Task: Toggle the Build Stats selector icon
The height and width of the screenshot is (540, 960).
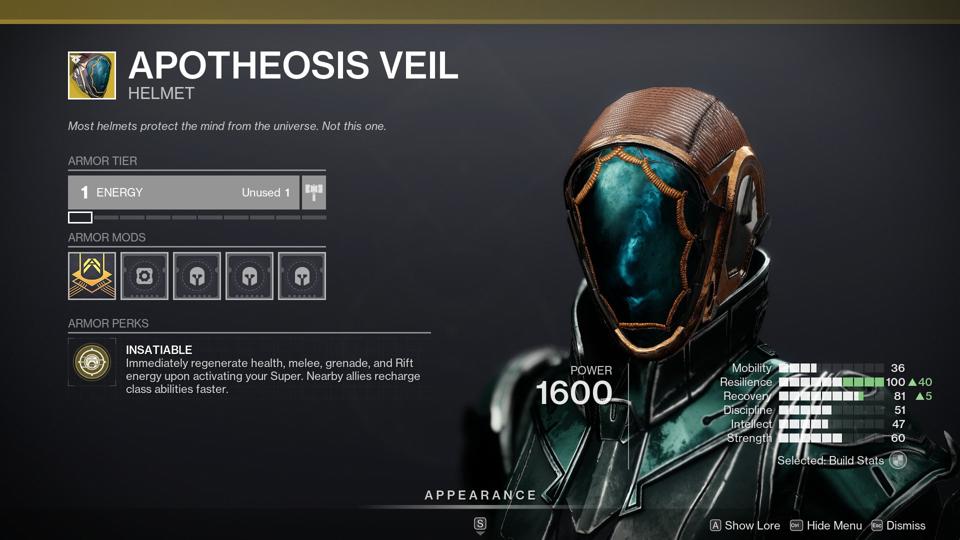Action: coord(898,461)
